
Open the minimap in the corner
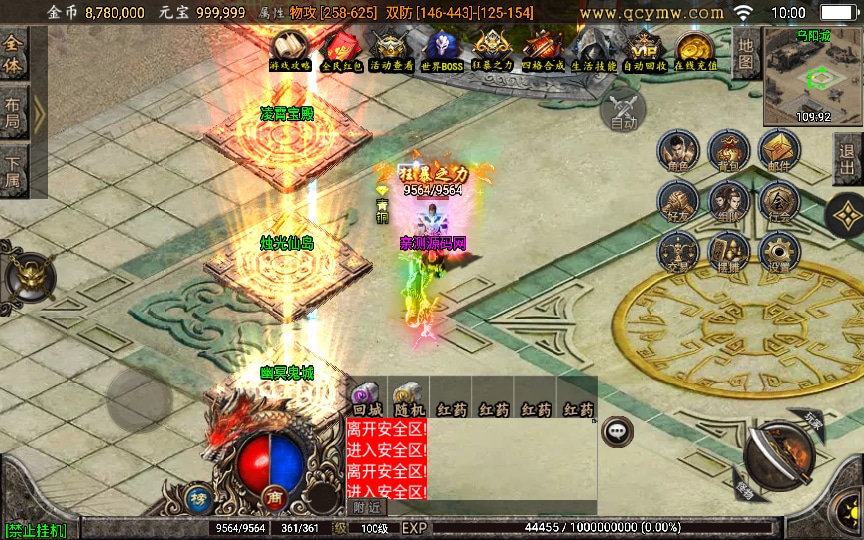coord(812,76)
